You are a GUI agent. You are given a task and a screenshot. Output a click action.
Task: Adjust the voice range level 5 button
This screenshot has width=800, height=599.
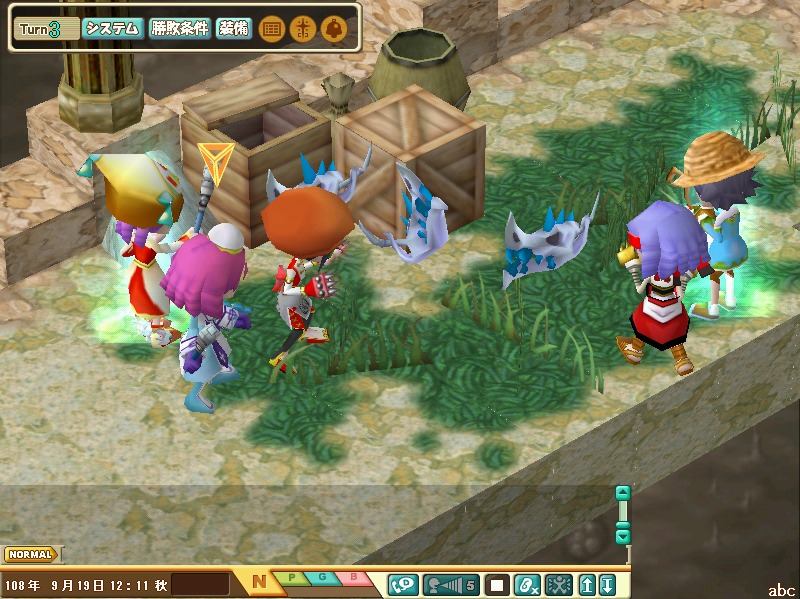tap(453, 584)
